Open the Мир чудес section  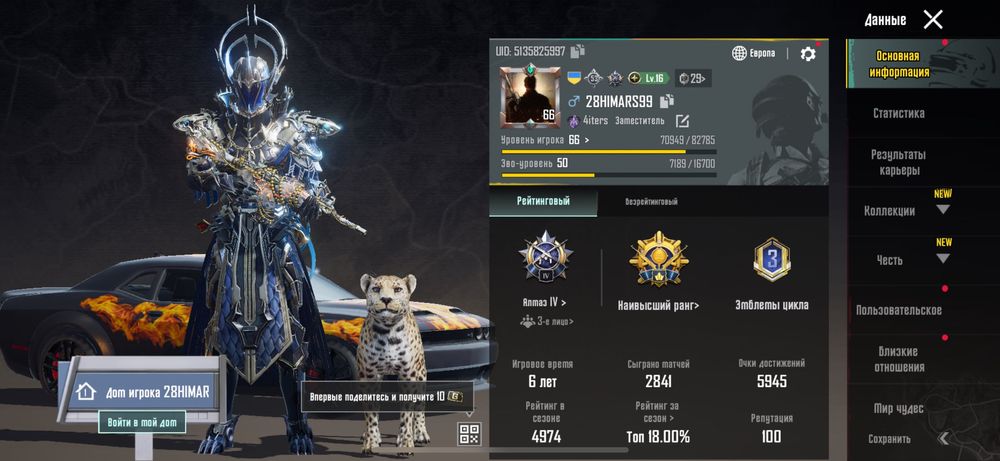pos(898,408)
